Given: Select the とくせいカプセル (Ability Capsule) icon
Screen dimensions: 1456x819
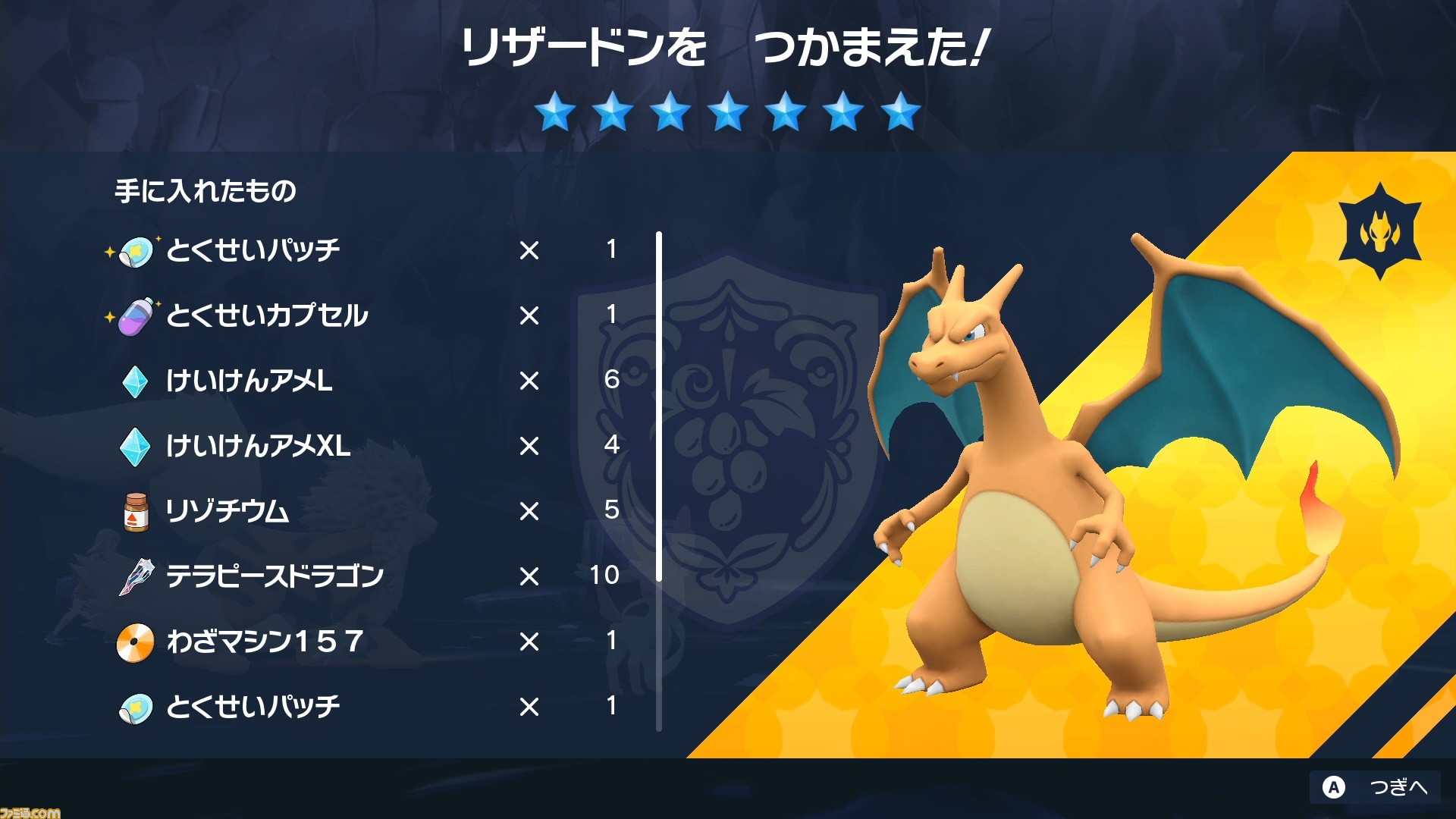Looking at the screenshot, I should point(135,316).
